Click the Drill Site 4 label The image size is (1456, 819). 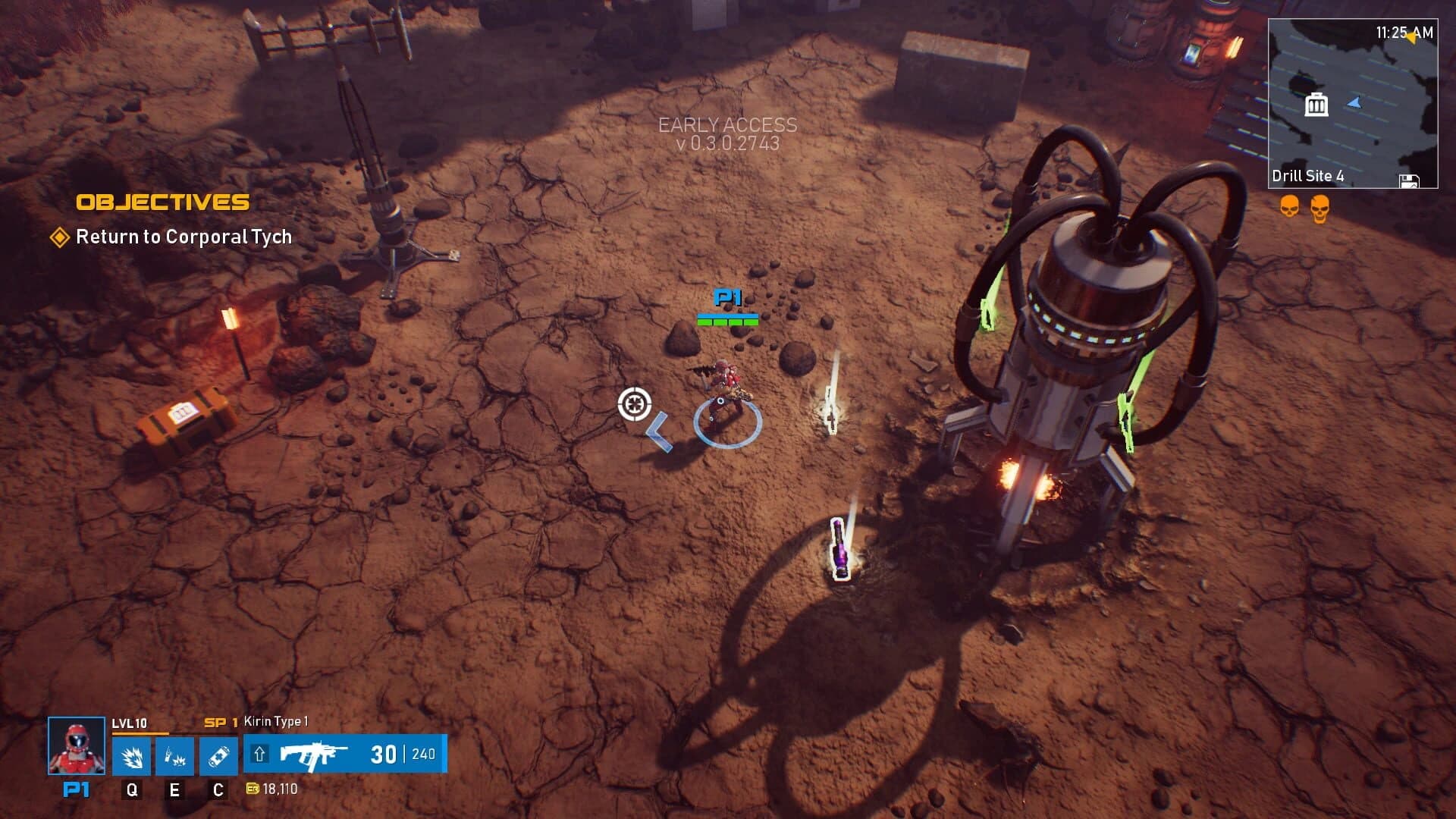[1307, 177]
